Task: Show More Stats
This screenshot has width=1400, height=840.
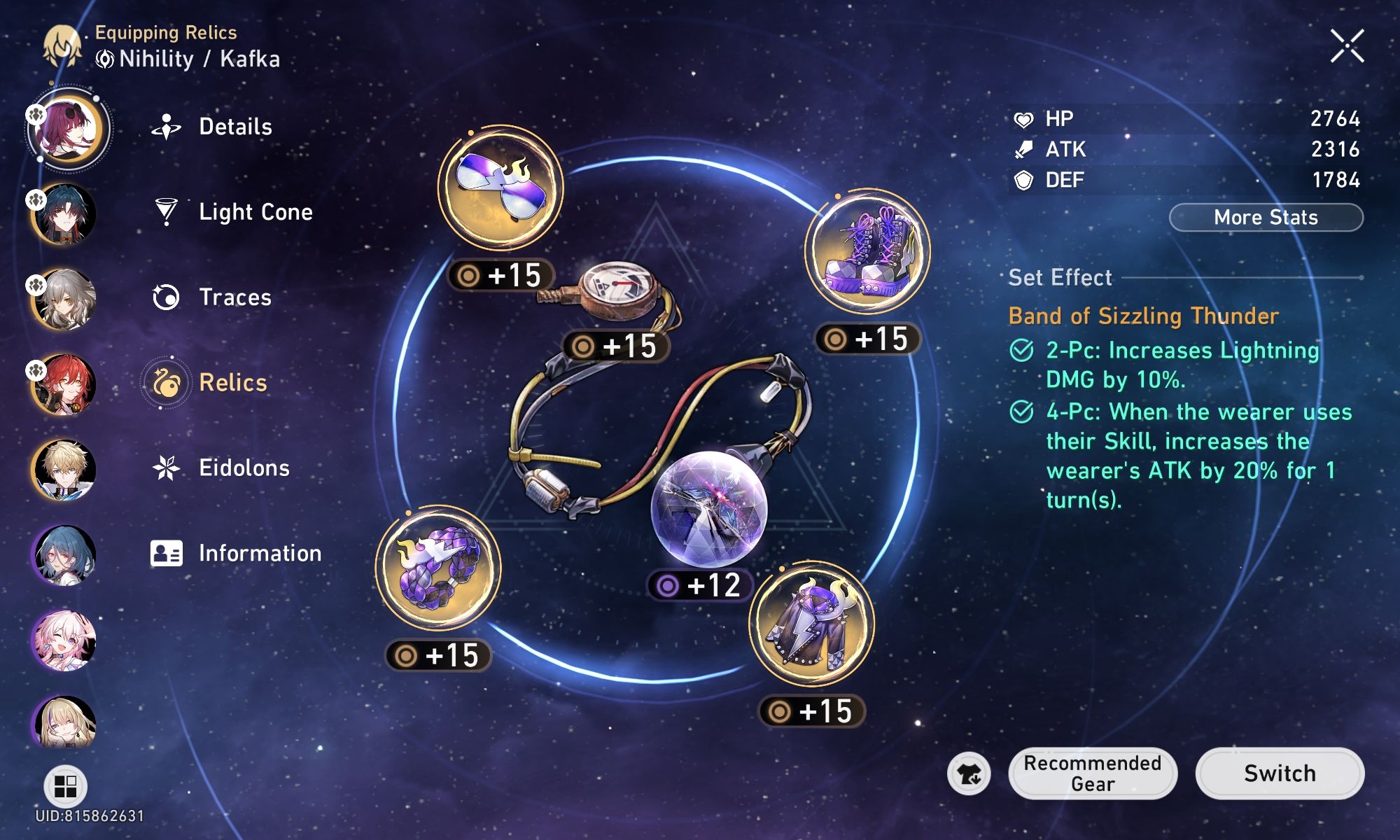Action: [x=1266, y=218]
